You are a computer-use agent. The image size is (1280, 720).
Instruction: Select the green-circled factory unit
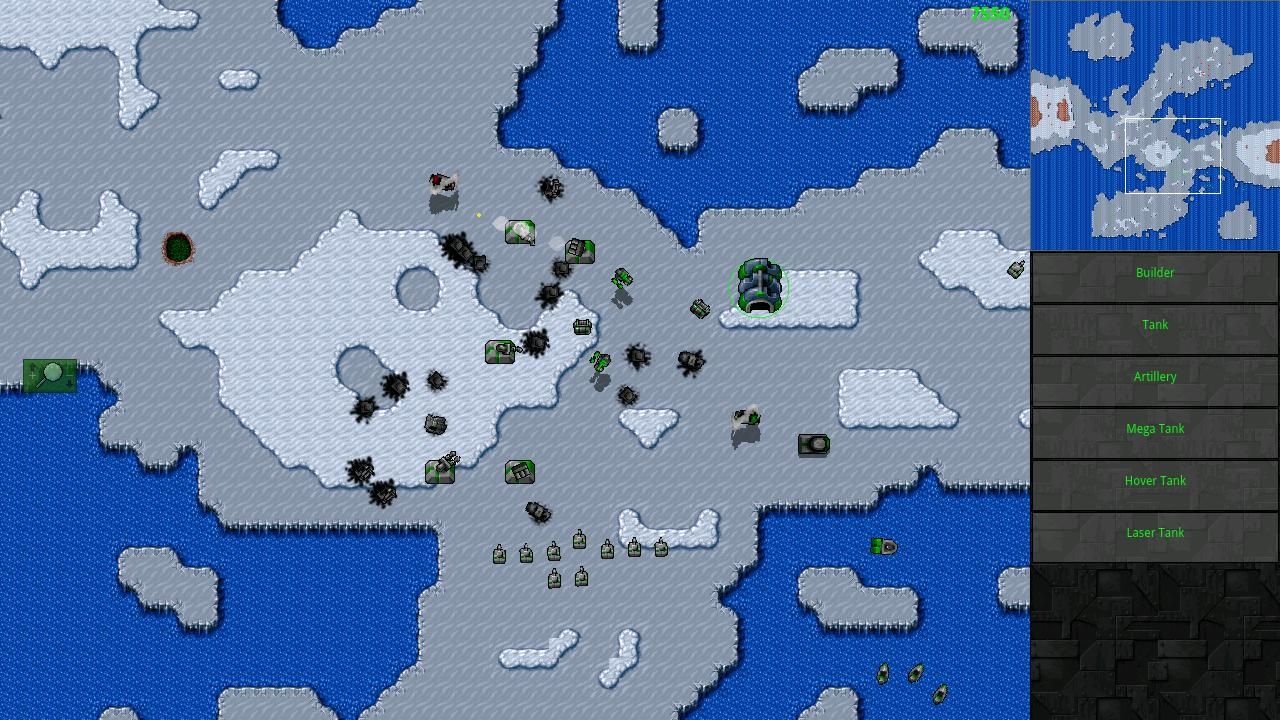[760, 288]
